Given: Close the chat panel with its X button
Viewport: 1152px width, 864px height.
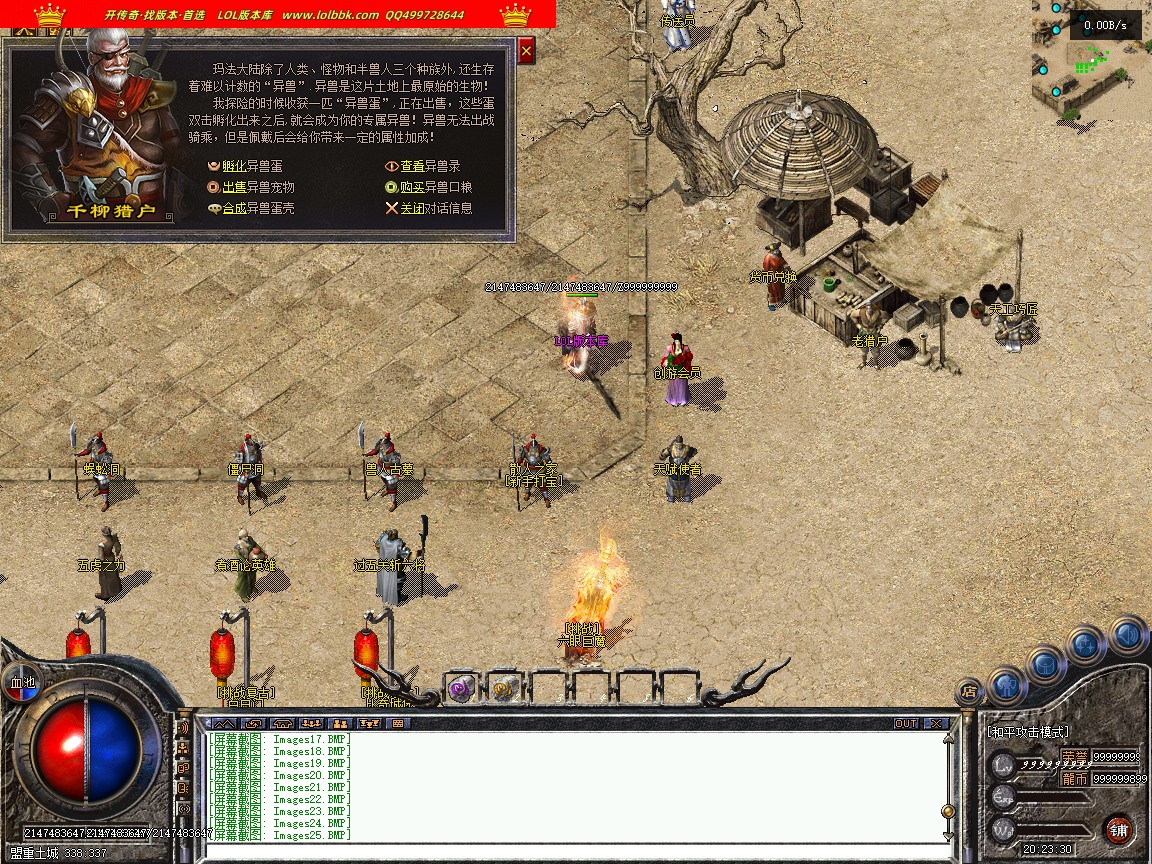Looking at the screenshot, I should pos(935,723).
